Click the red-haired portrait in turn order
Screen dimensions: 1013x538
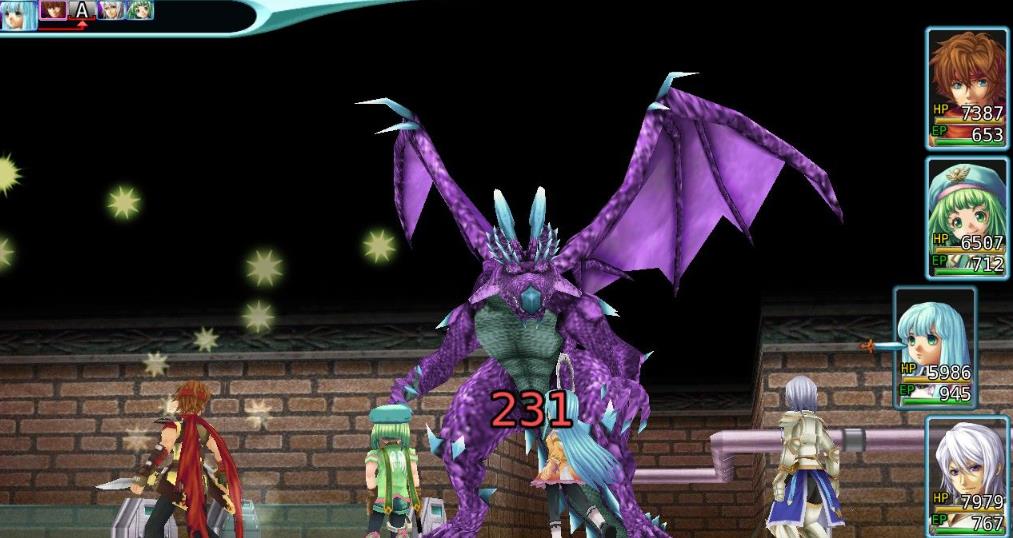pos(53,11)
